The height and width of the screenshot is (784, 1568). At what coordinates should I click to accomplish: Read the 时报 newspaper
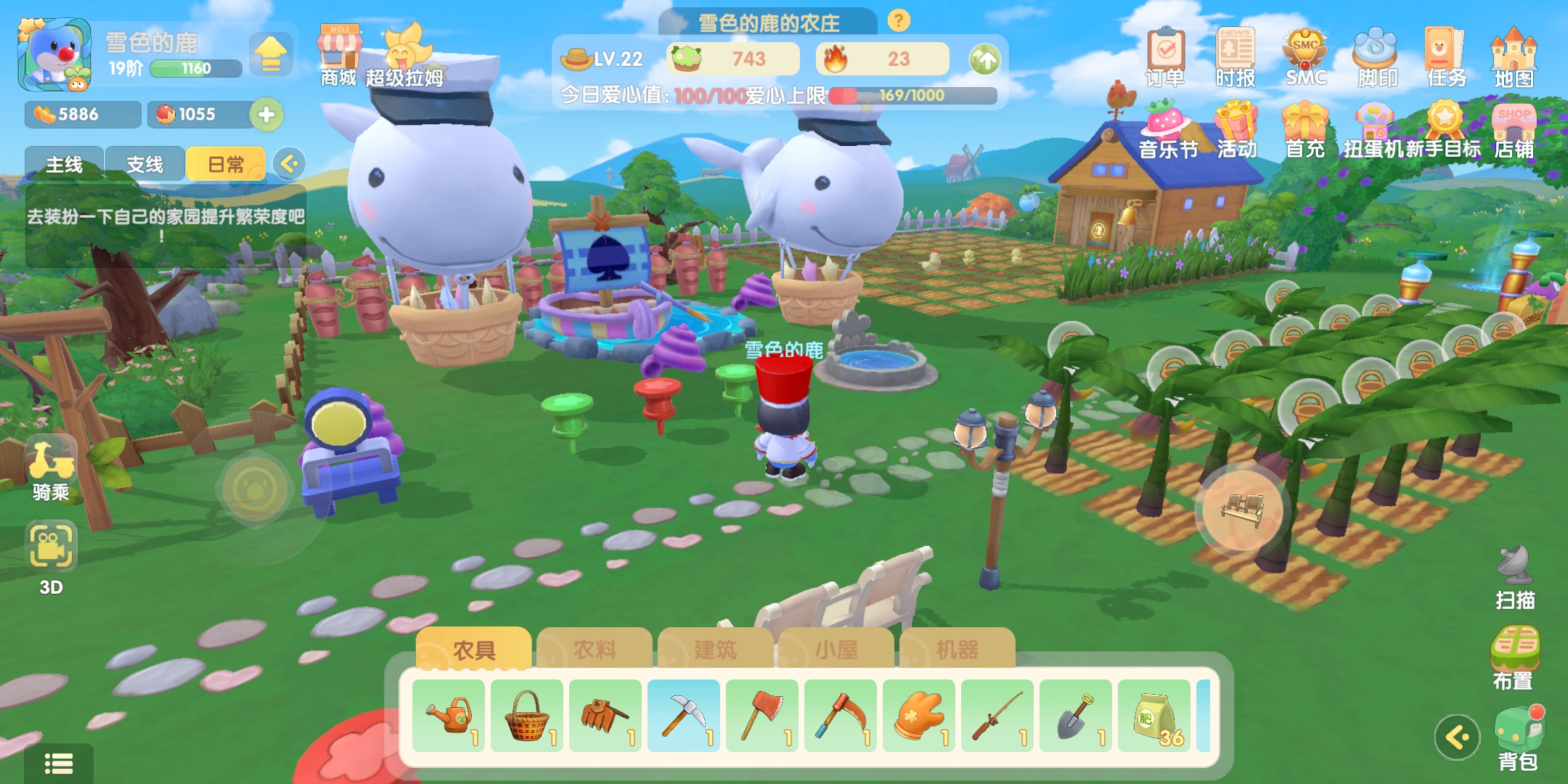pos(1236,57)
